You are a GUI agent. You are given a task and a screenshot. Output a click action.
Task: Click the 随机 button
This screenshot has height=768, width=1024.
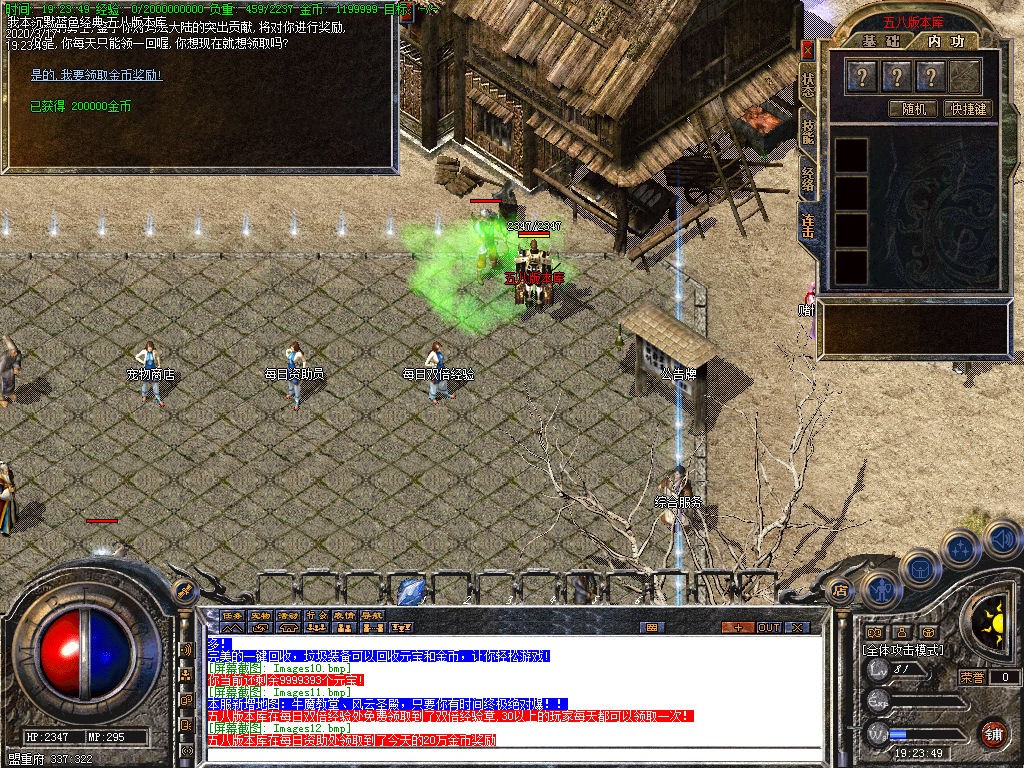click(912, 109)
